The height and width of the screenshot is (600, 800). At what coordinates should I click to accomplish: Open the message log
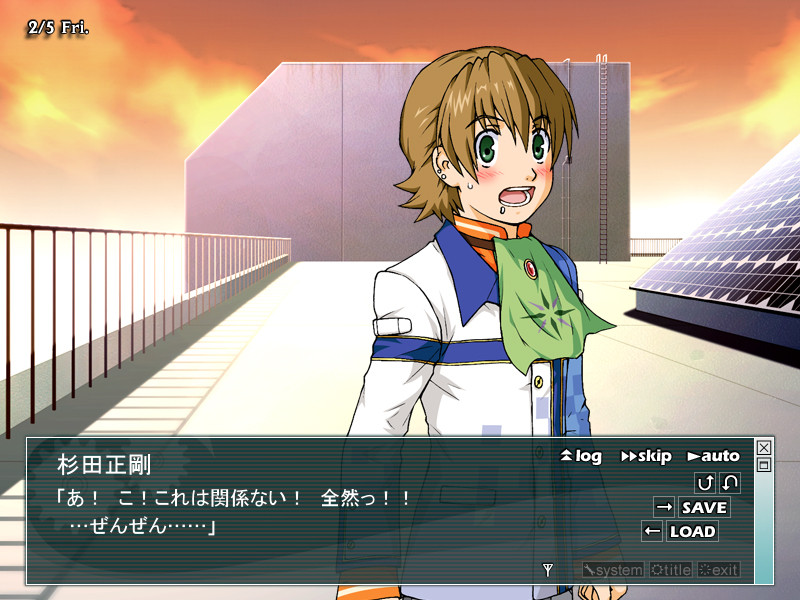581,456
